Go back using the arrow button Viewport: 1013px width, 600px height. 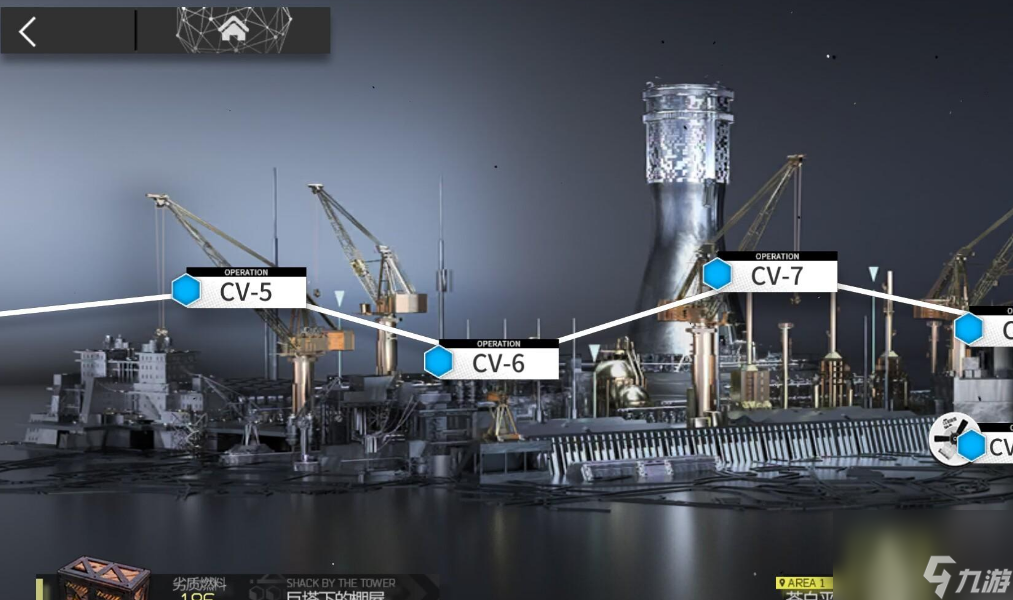coord(28,32)
